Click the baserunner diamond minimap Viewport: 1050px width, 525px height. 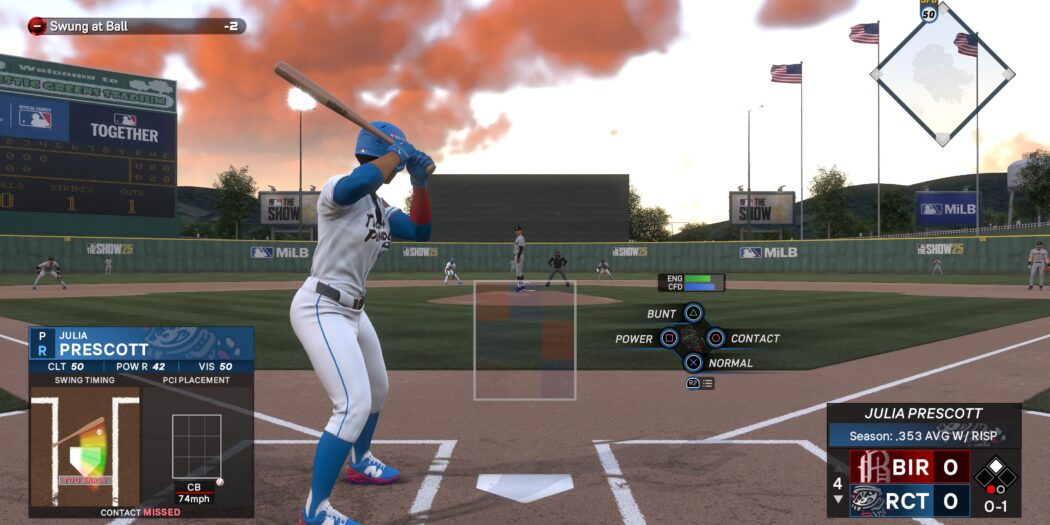pos(942,74)
